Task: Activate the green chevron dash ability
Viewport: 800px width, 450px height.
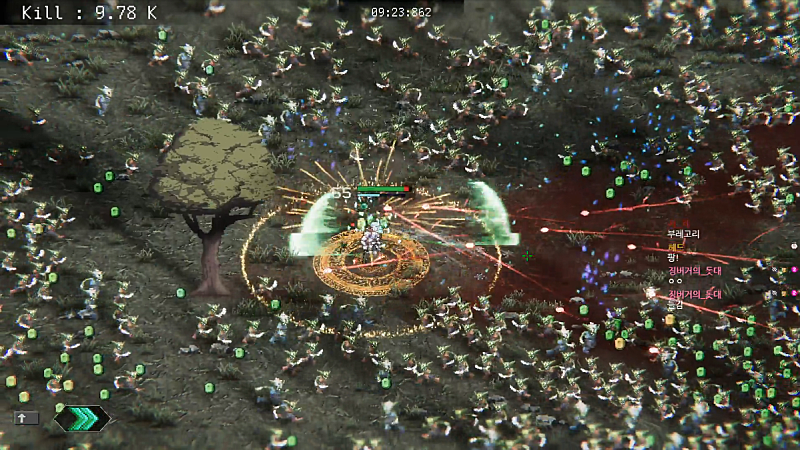Action: pyautogui.click(x=82, y=418)
